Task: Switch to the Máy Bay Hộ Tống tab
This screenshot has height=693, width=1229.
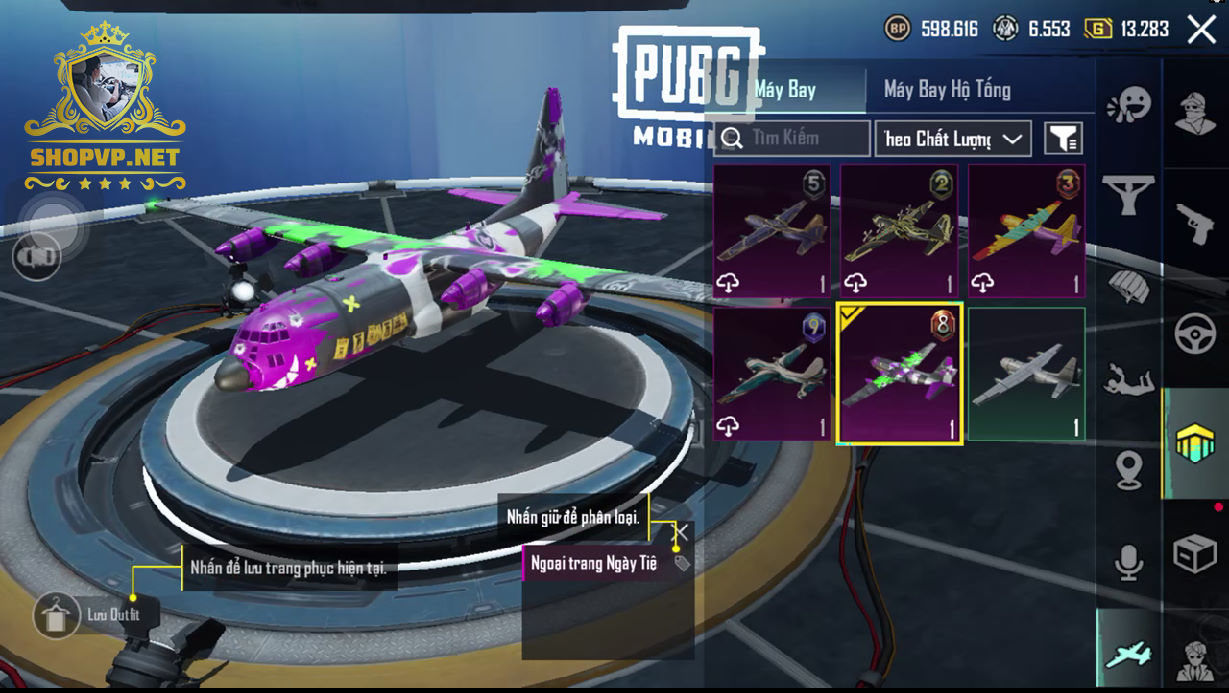Action: tap(946, 90)
